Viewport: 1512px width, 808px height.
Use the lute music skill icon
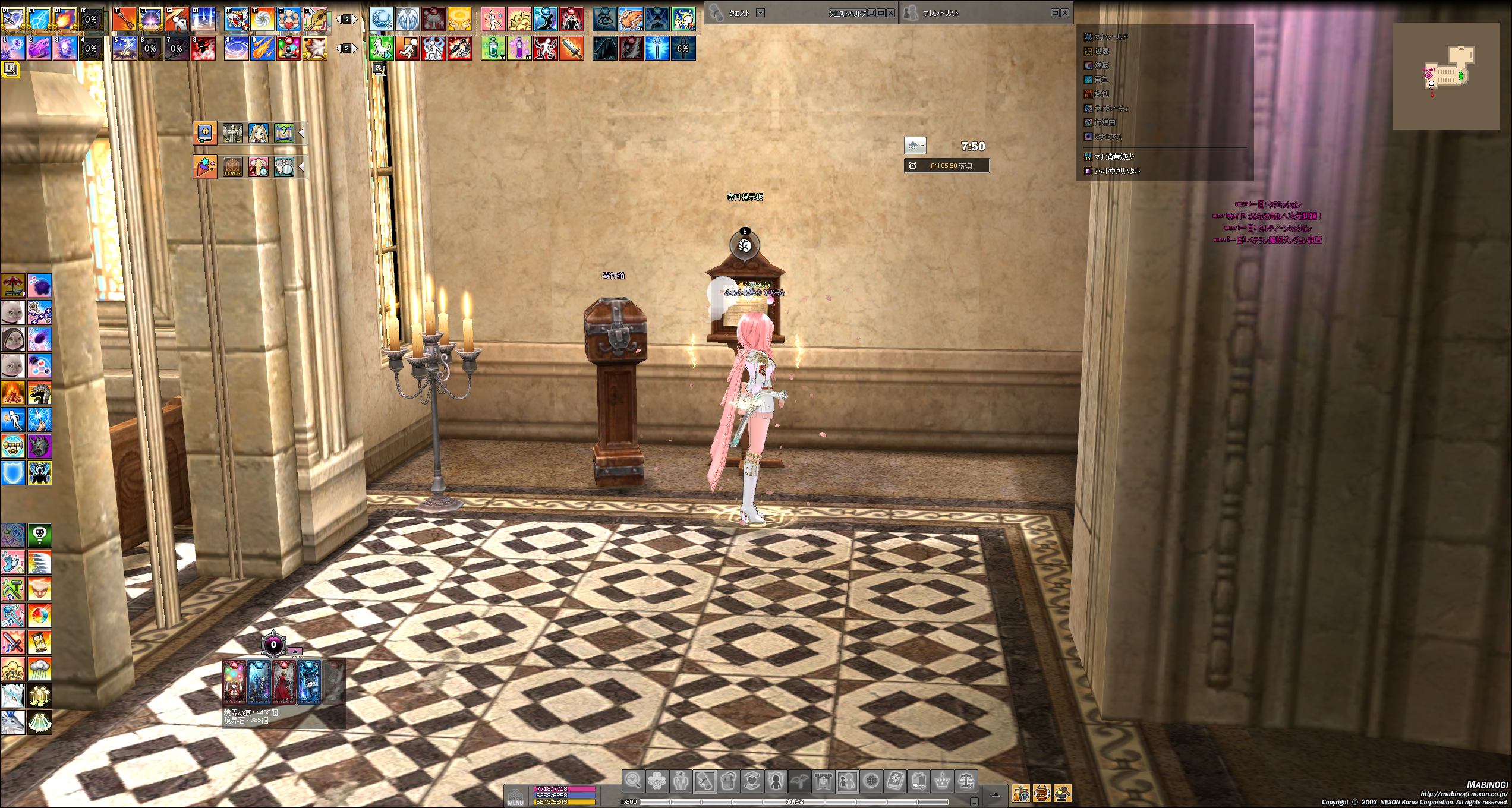pyautogui.click(x=315, y=19)
